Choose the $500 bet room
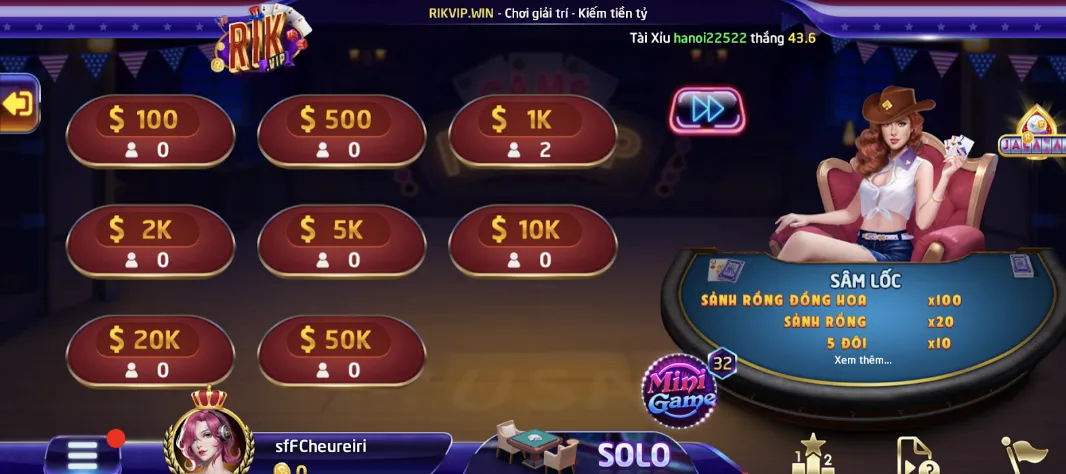Screen dimensions: 1066x474 (341, 131)
